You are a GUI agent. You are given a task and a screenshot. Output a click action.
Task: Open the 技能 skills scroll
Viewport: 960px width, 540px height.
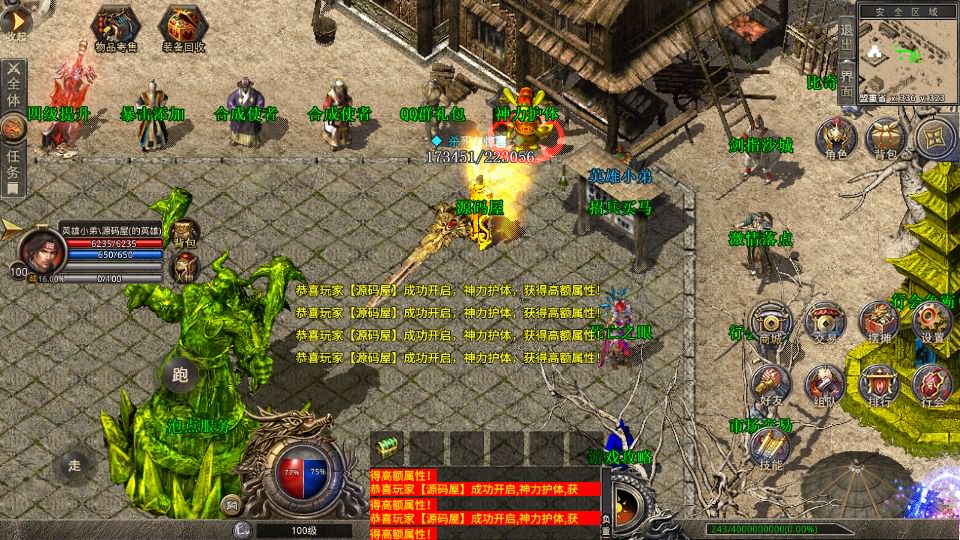pos(770,446)
